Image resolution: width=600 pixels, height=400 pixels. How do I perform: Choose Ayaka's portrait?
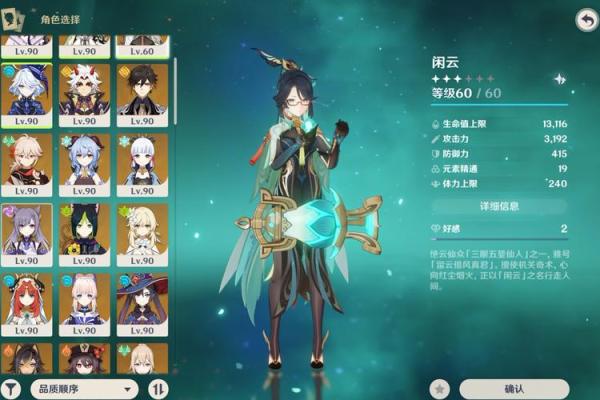142,164
